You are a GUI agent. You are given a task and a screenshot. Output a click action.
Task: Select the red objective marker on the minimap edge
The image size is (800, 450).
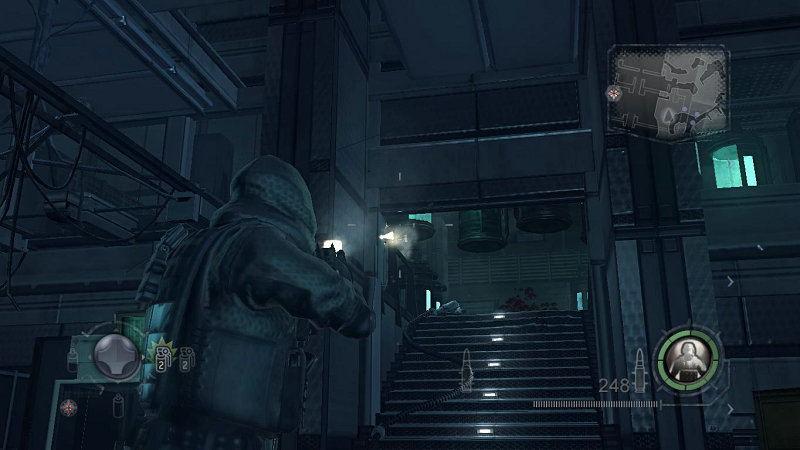(613, 93)
